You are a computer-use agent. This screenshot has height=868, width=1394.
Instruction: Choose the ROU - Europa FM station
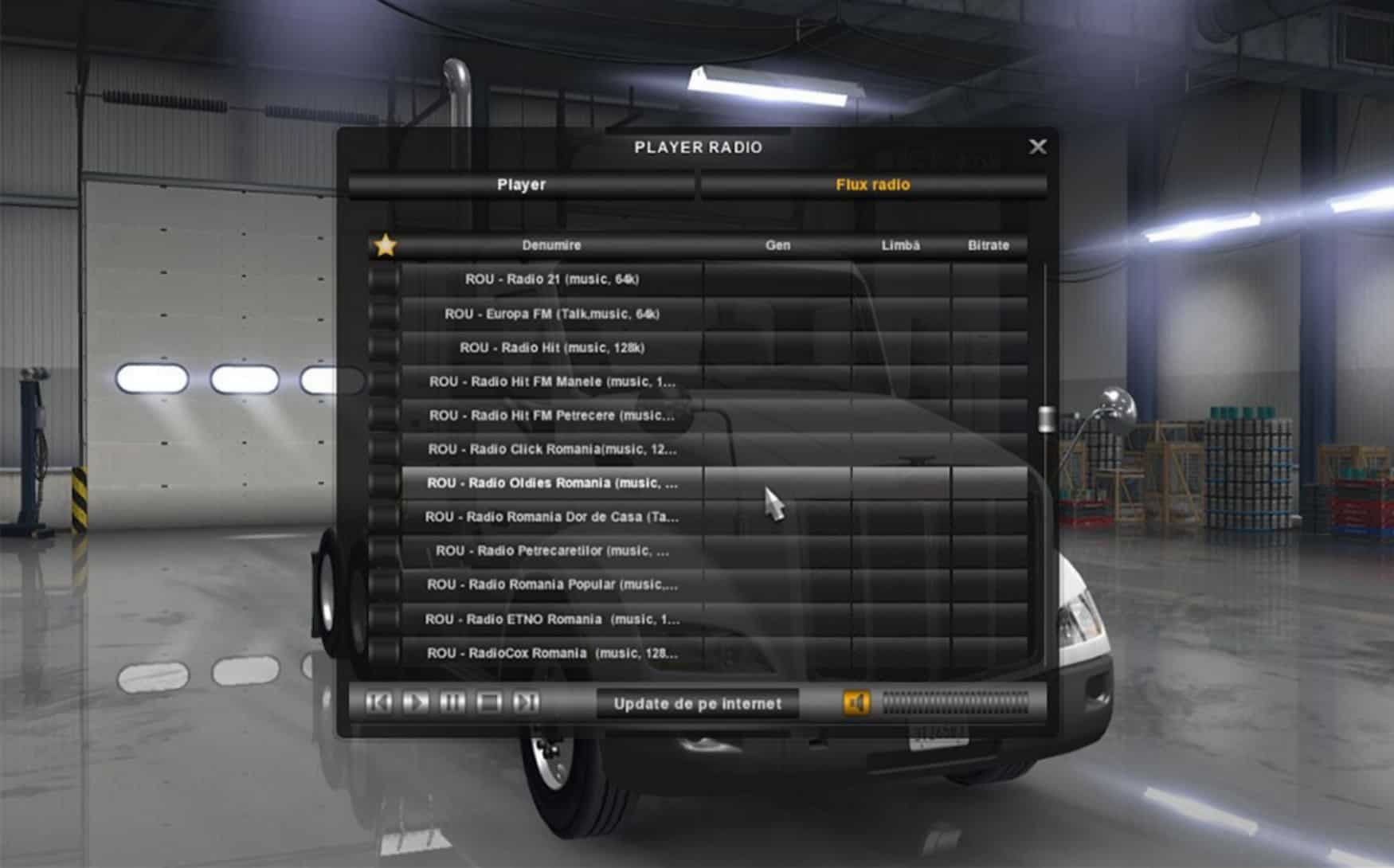tap(551, 314)
